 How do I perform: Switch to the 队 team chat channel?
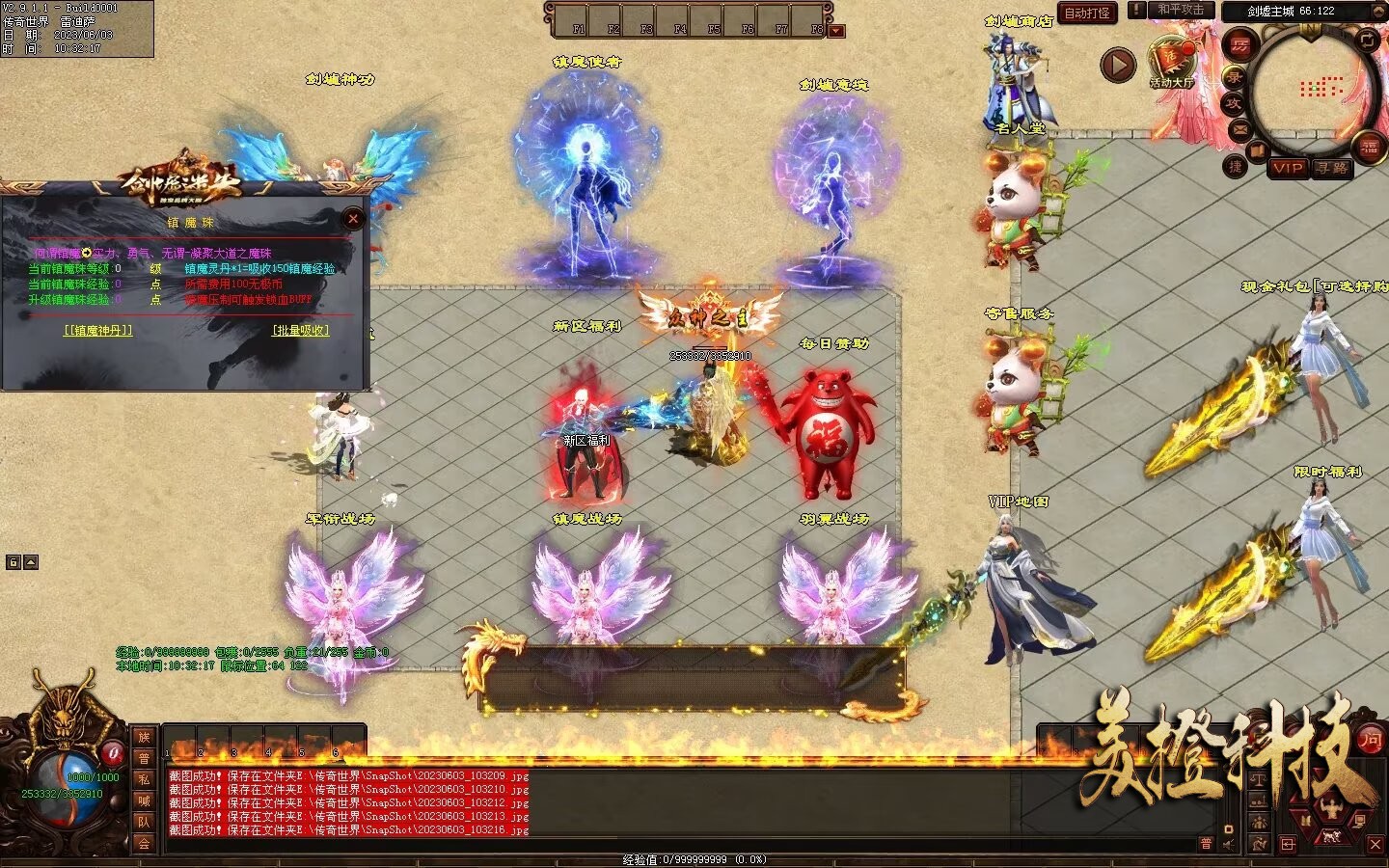pyautogui.click(x=144, y=822)
